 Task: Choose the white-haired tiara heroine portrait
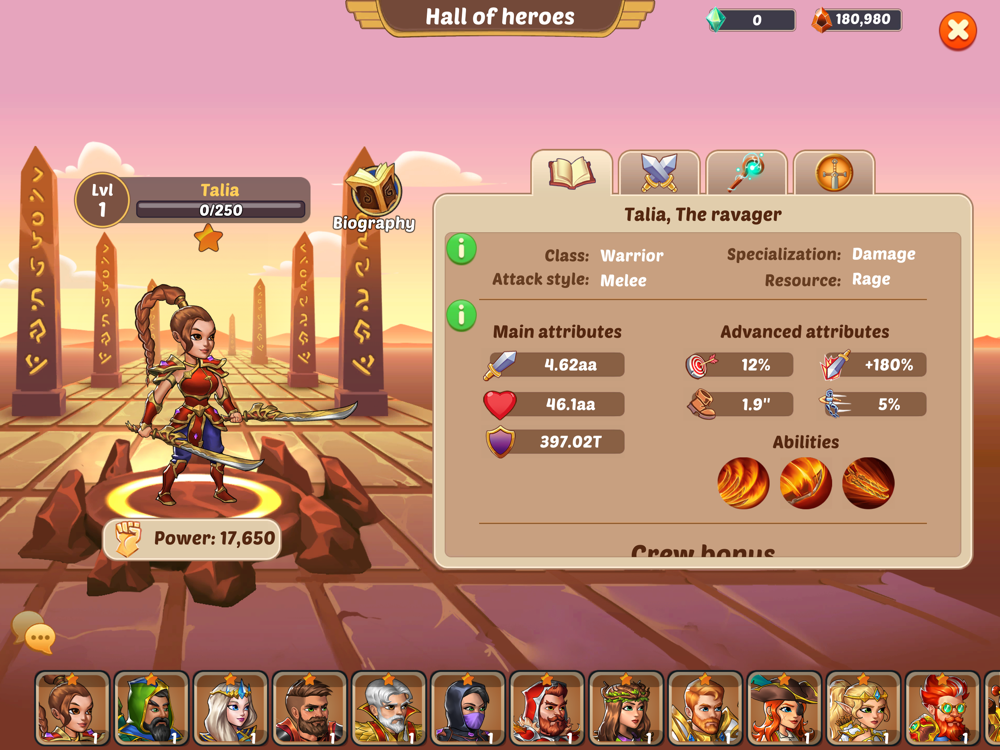click(230, 710)
